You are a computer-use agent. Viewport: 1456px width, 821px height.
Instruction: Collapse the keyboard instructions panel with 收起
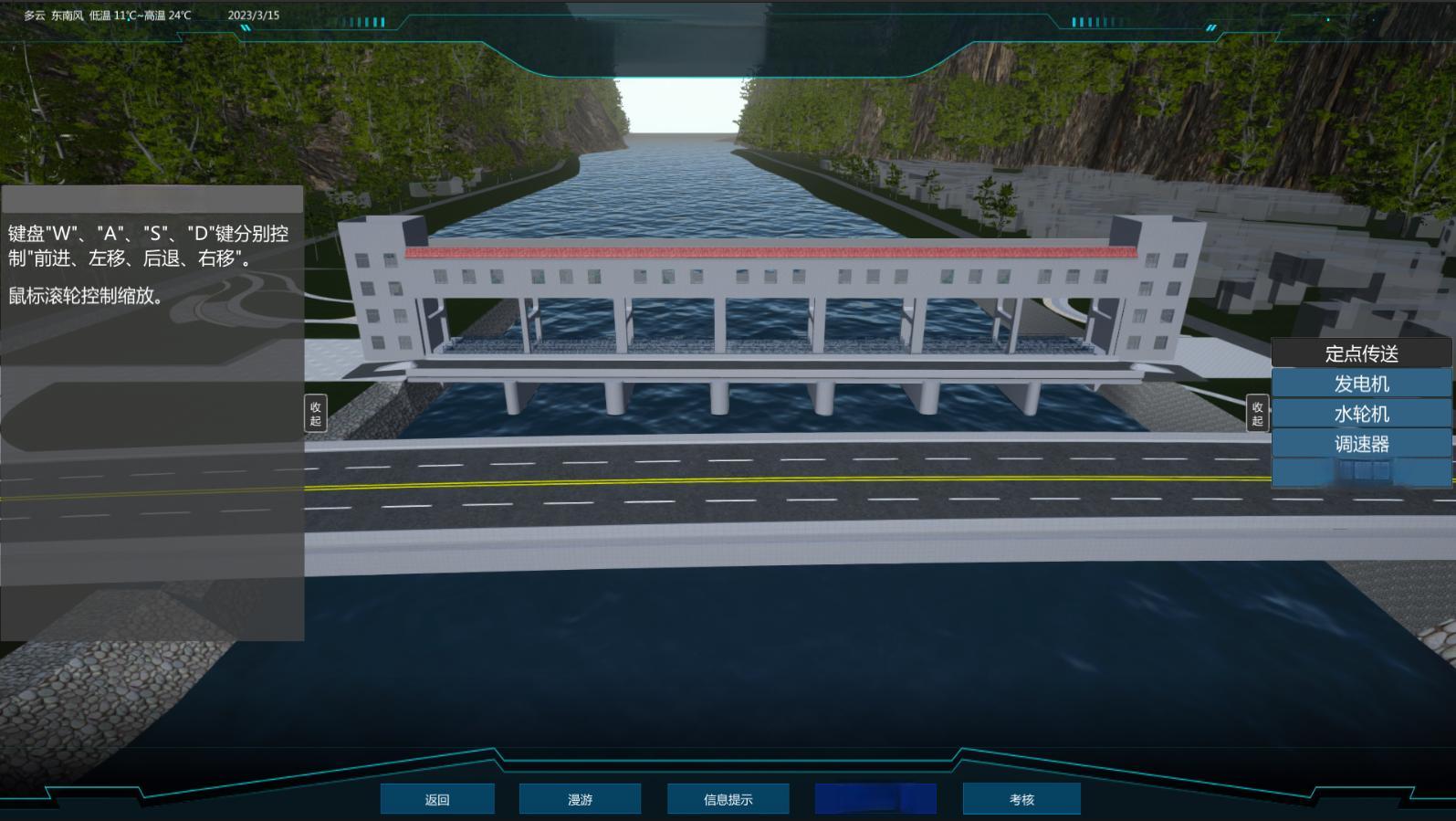click(x=316, y=414)
